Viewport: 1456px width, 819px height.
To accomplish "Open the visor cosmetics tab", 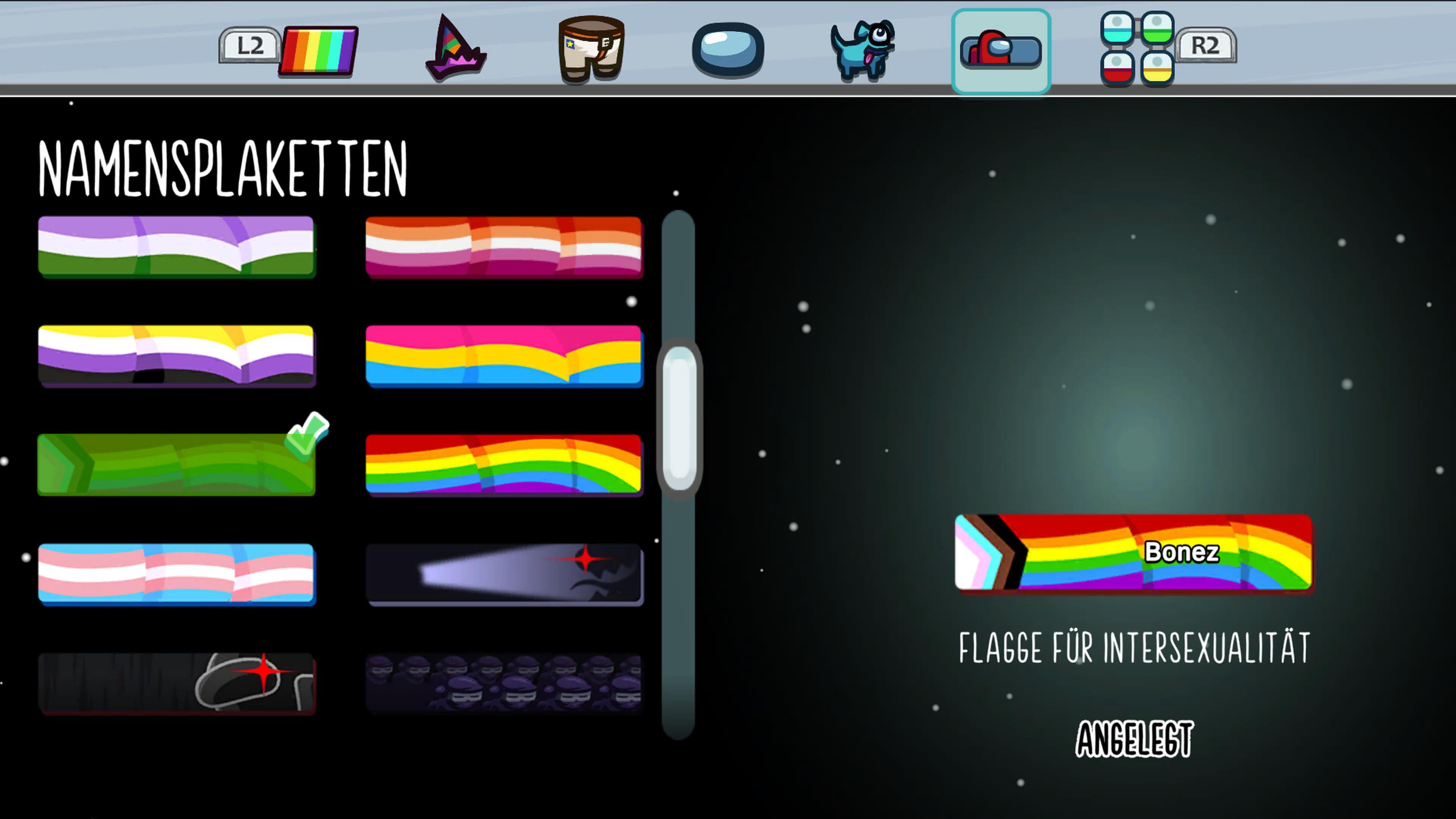I will pyautogui.click(x=728, y=50).
